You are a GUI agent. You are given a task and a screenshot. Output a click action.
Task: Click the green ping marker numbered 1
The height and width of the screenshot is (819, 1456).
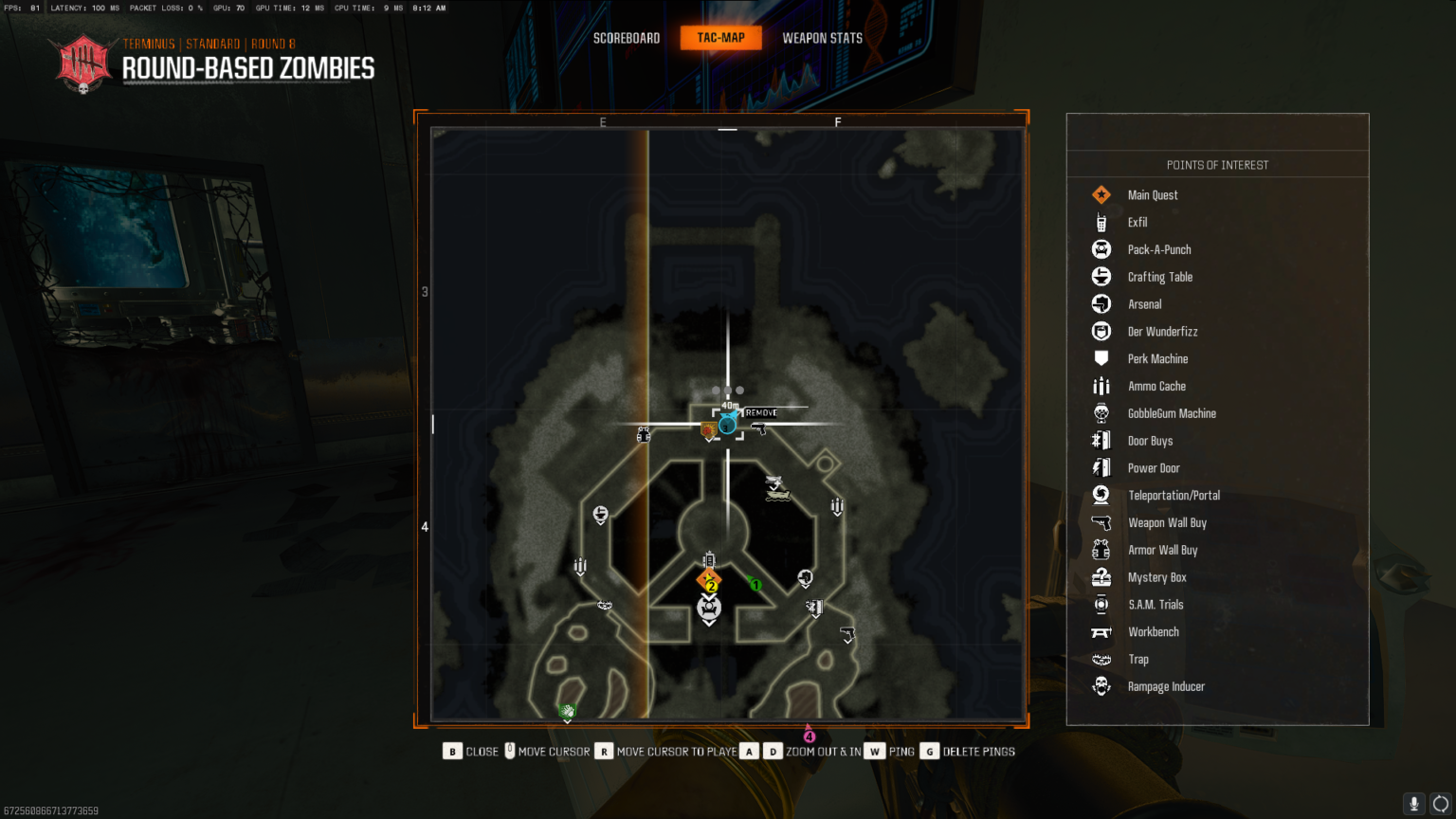tap(755, 585)
